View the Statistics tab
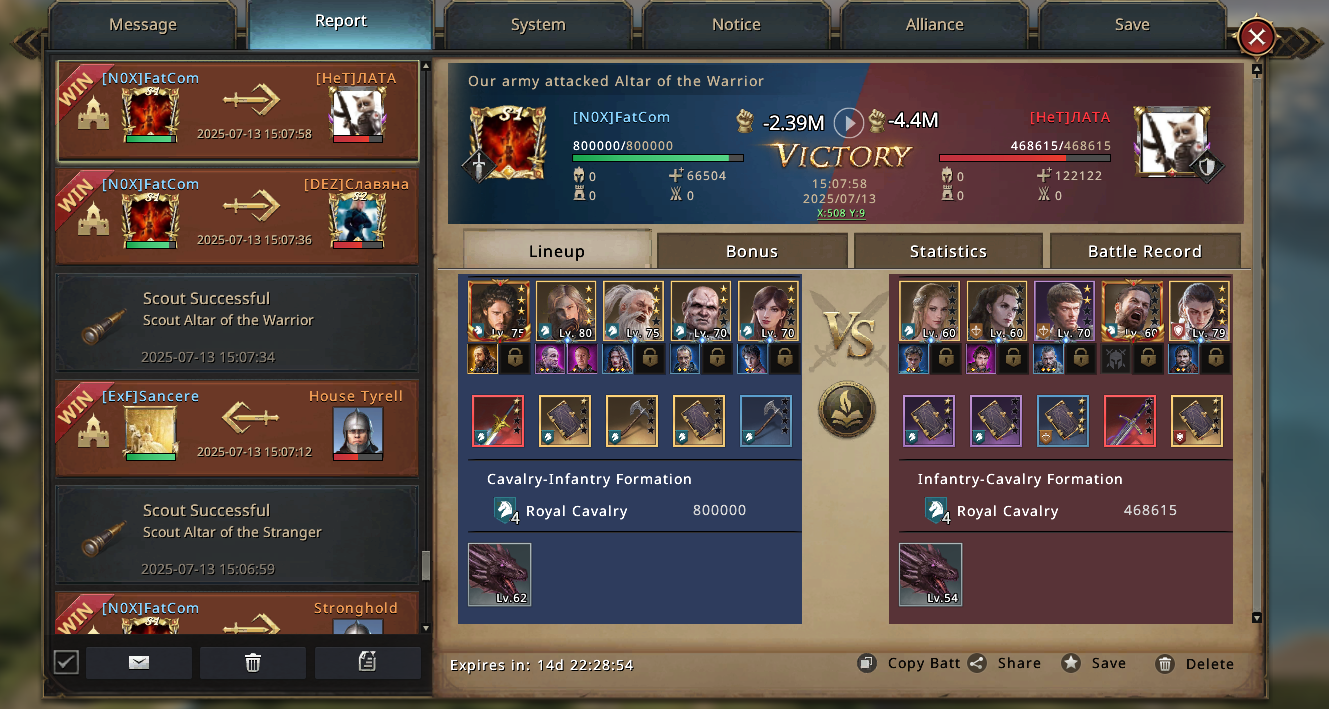This screenshot has height=709, width=1329. (x=948, y=251)
